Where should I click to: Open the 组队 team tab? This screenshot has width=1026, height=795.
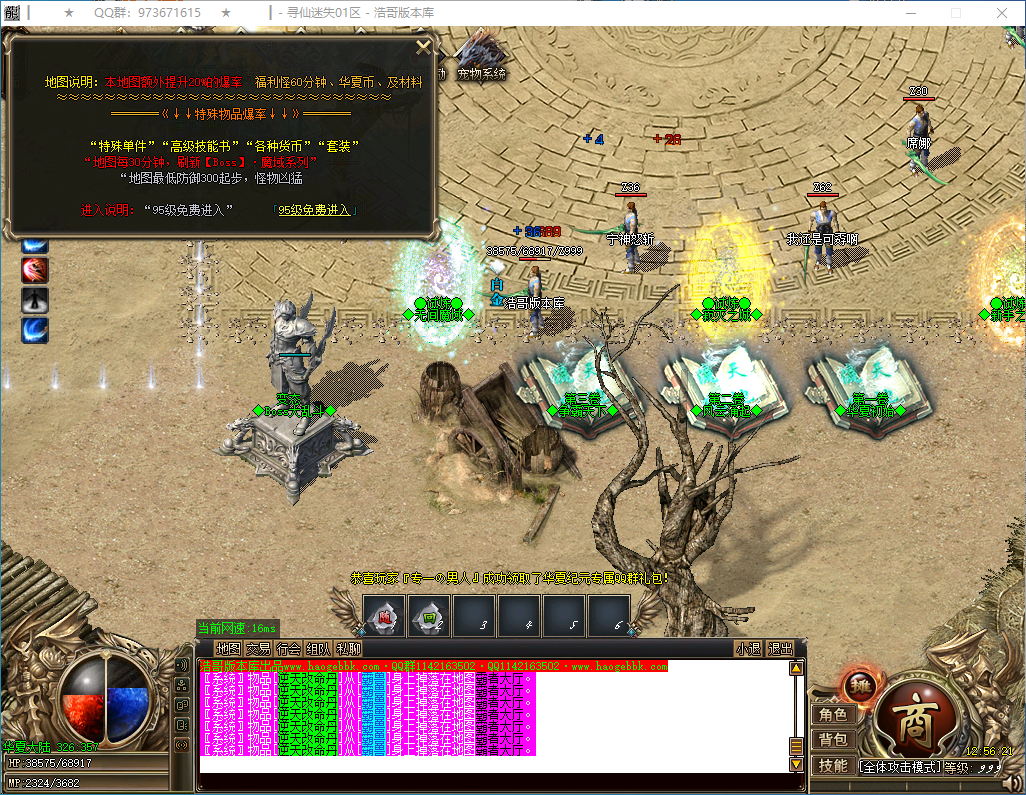click(x=319, y=649)
